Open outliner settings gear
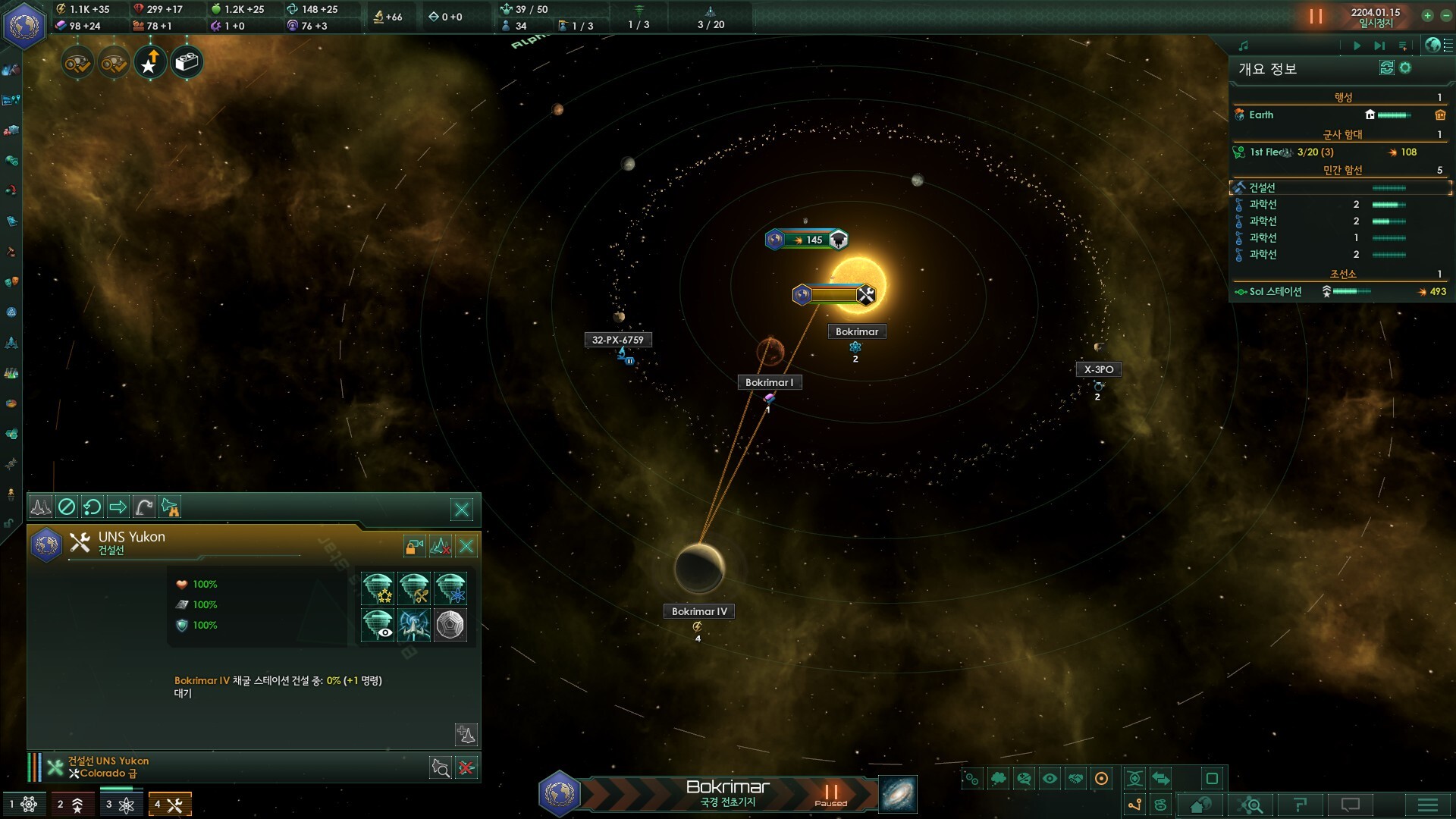 [x=1405, y=68]
